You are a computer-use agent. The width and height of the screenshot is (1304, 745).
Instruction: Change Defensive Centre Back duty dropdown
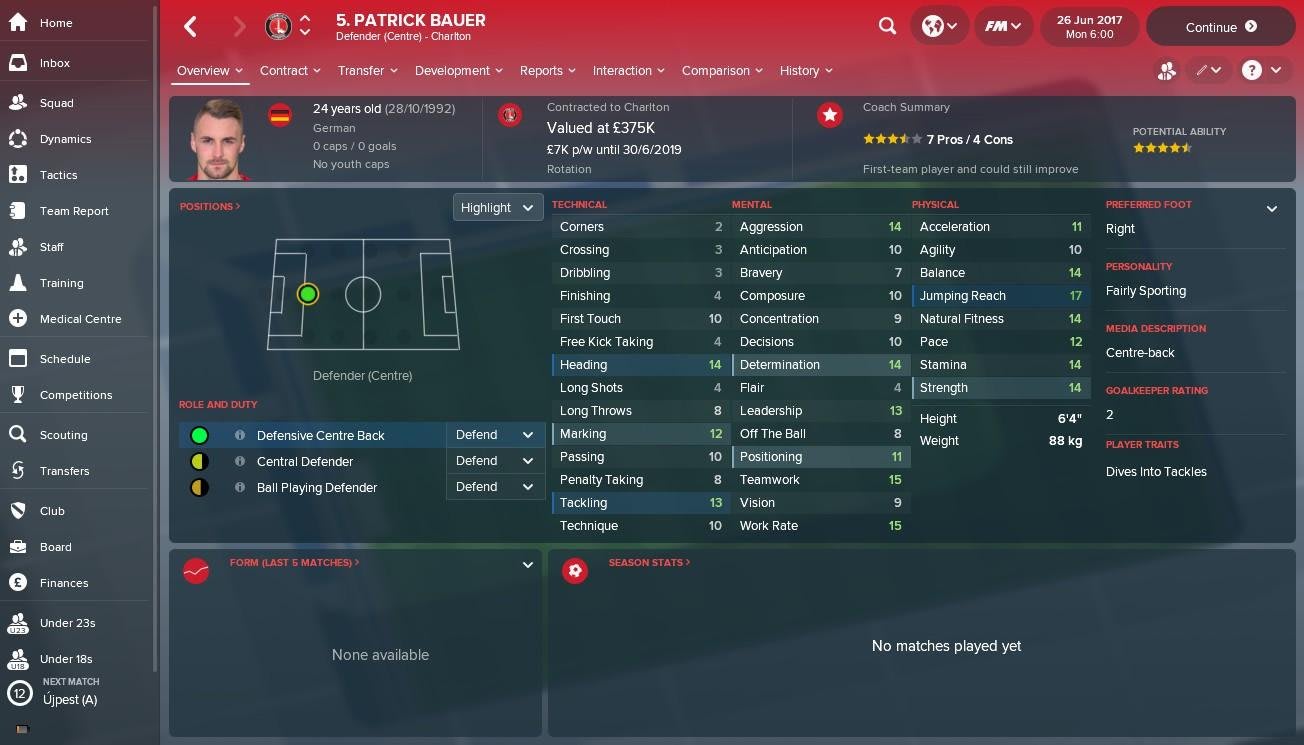click(495, 435)
